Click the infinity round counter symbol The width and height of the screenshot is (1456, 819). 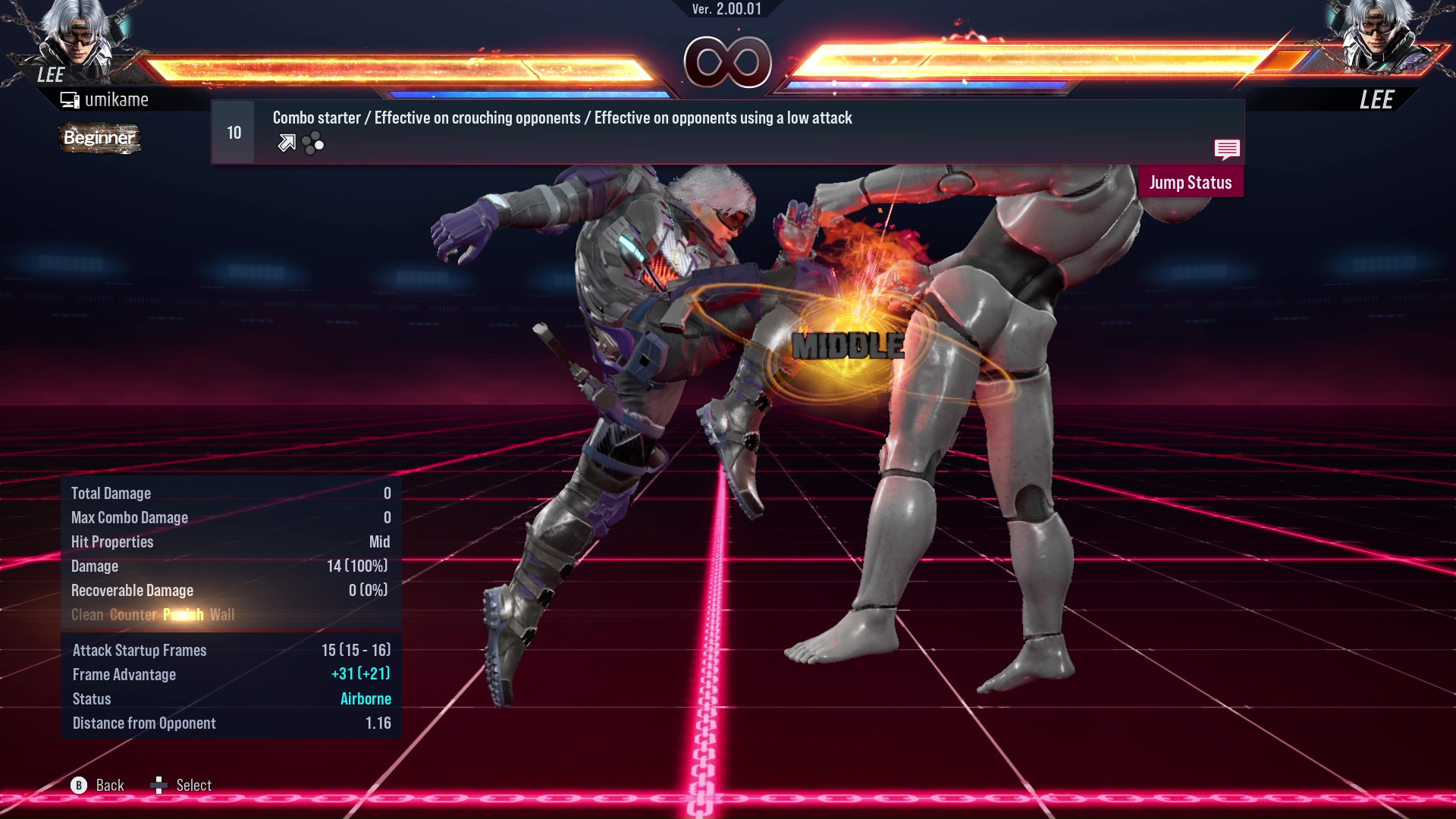pyautogui.click(x=728, y=62)
